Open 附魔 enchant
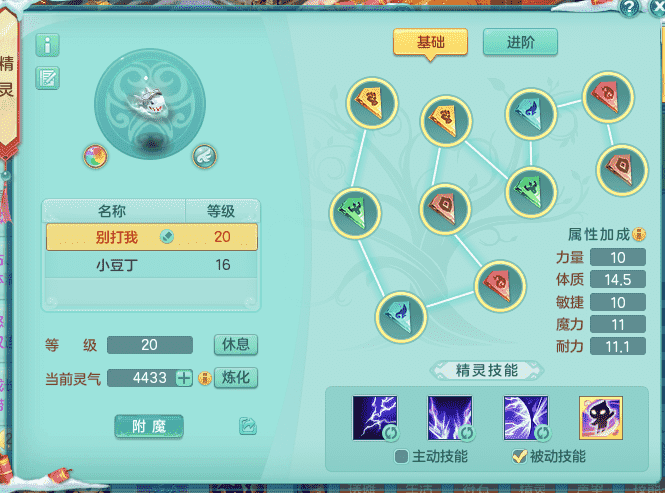665x493 pixels. [x=149, y=426]
